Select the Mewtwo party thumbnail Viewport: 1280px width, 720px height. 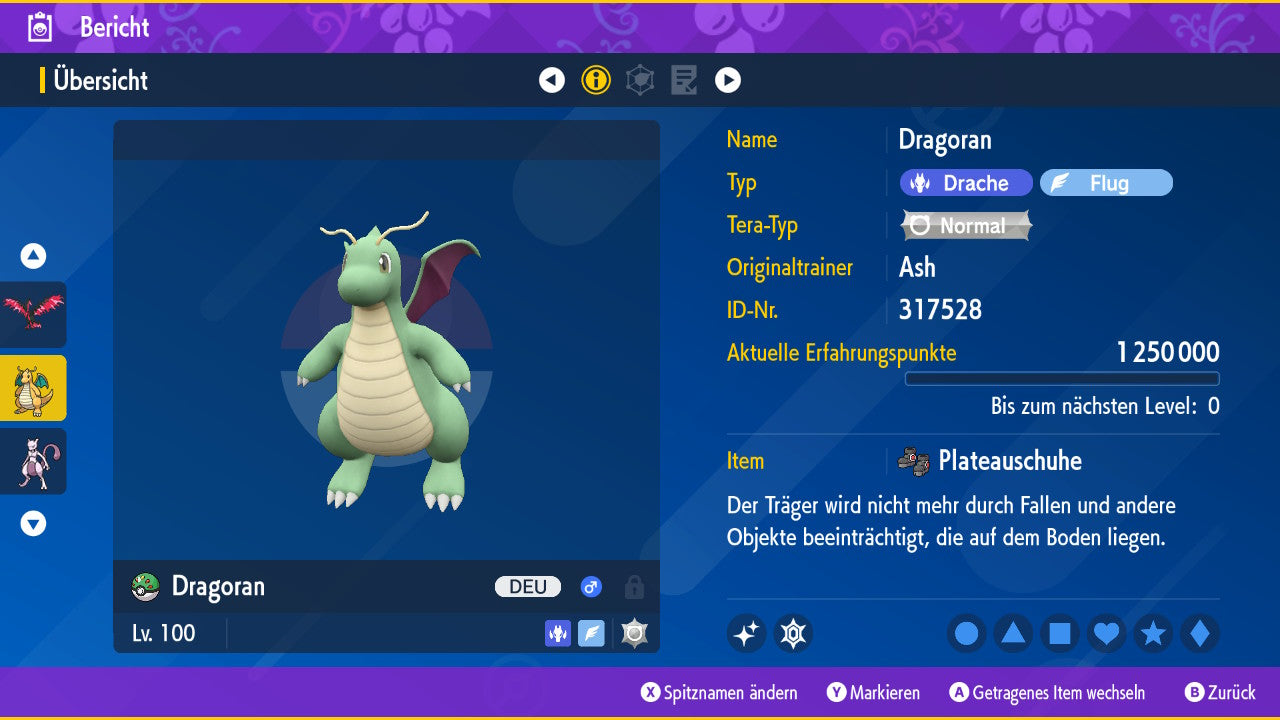click(x=33, y=461)
